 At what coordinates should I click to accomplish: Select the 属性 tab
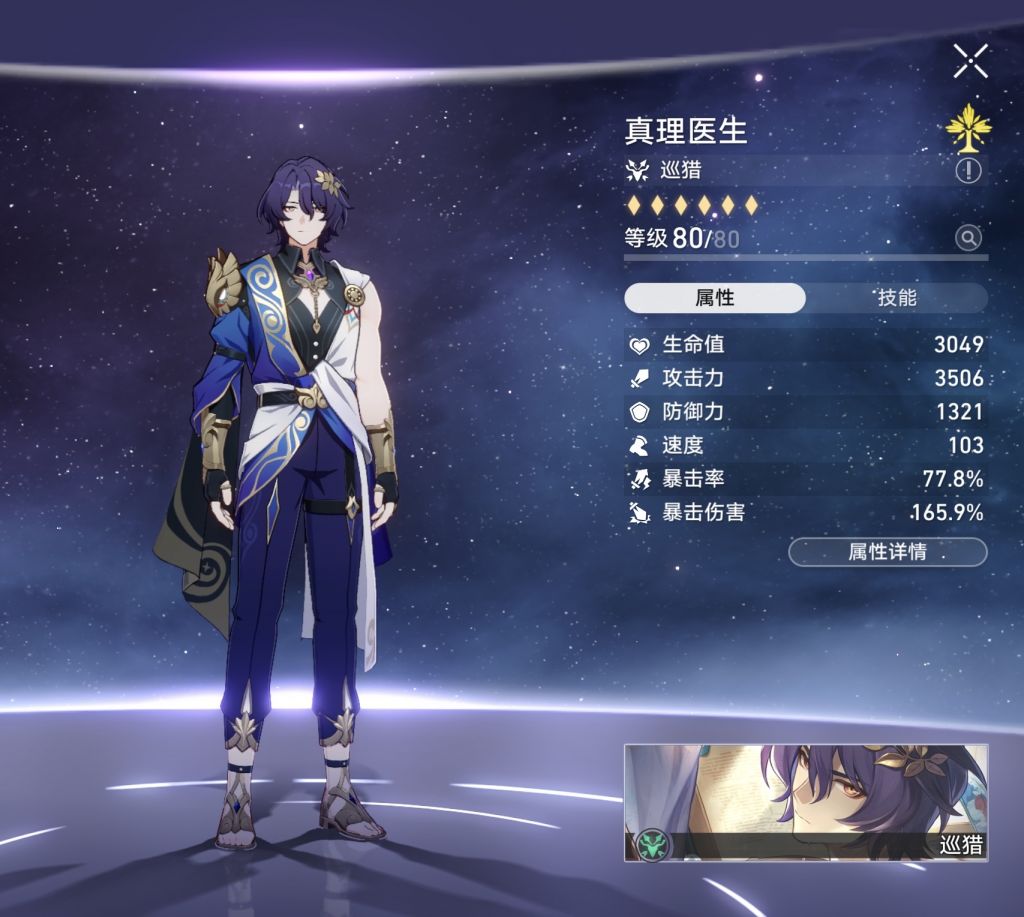coord(714,298)
